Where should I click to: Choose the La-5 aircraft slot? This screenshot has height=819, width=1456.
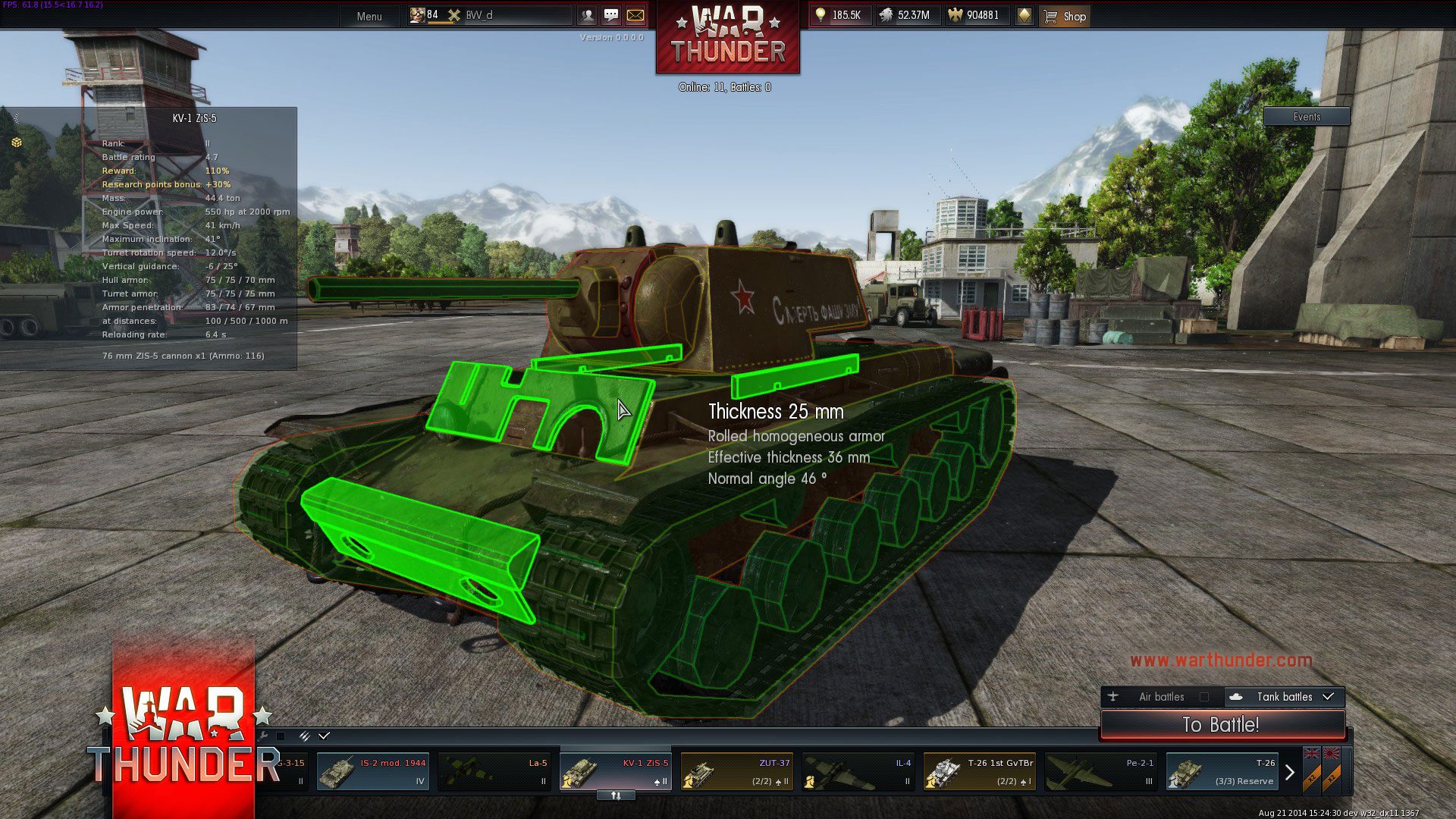[x=494, y=772]
